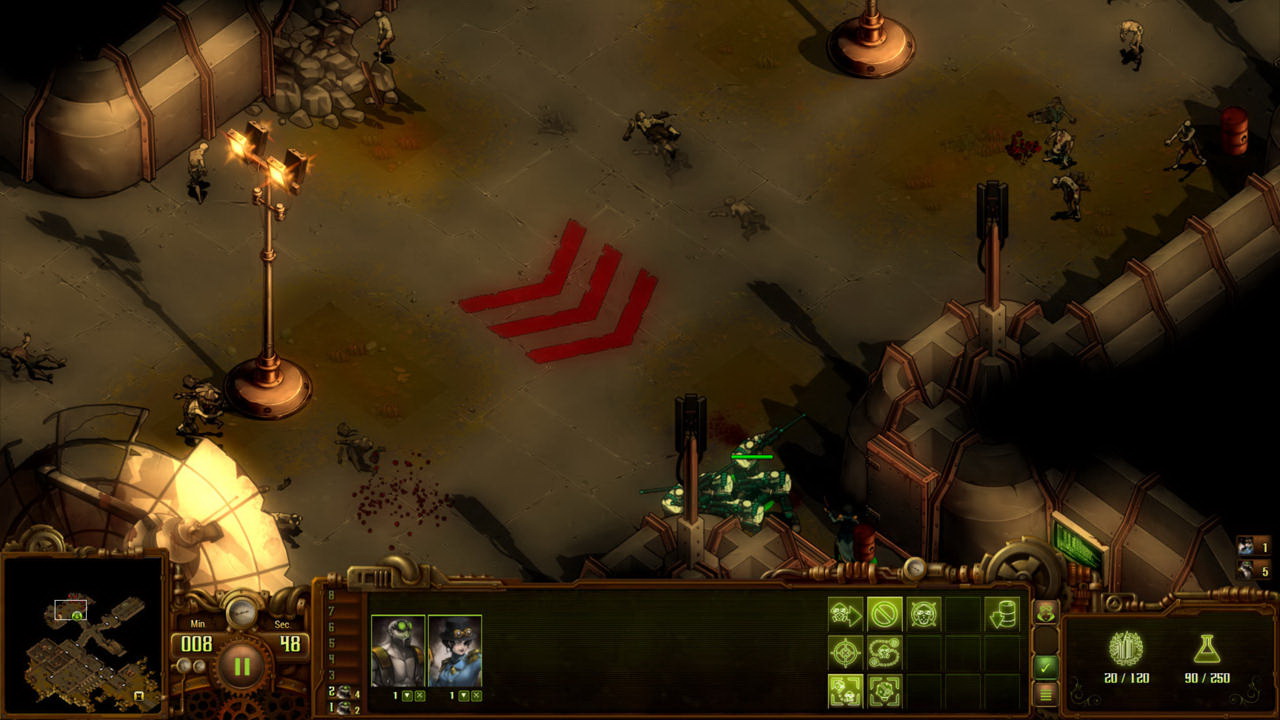Select the gas-masked soldier portrait
Viewport: 1280px width, 720px height.
click(x=397, y=650)
